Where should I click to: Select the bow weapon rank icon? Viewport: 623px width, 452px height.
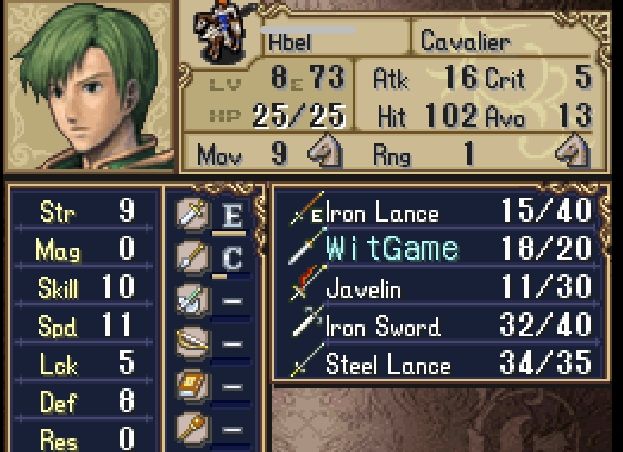[192, 343]
